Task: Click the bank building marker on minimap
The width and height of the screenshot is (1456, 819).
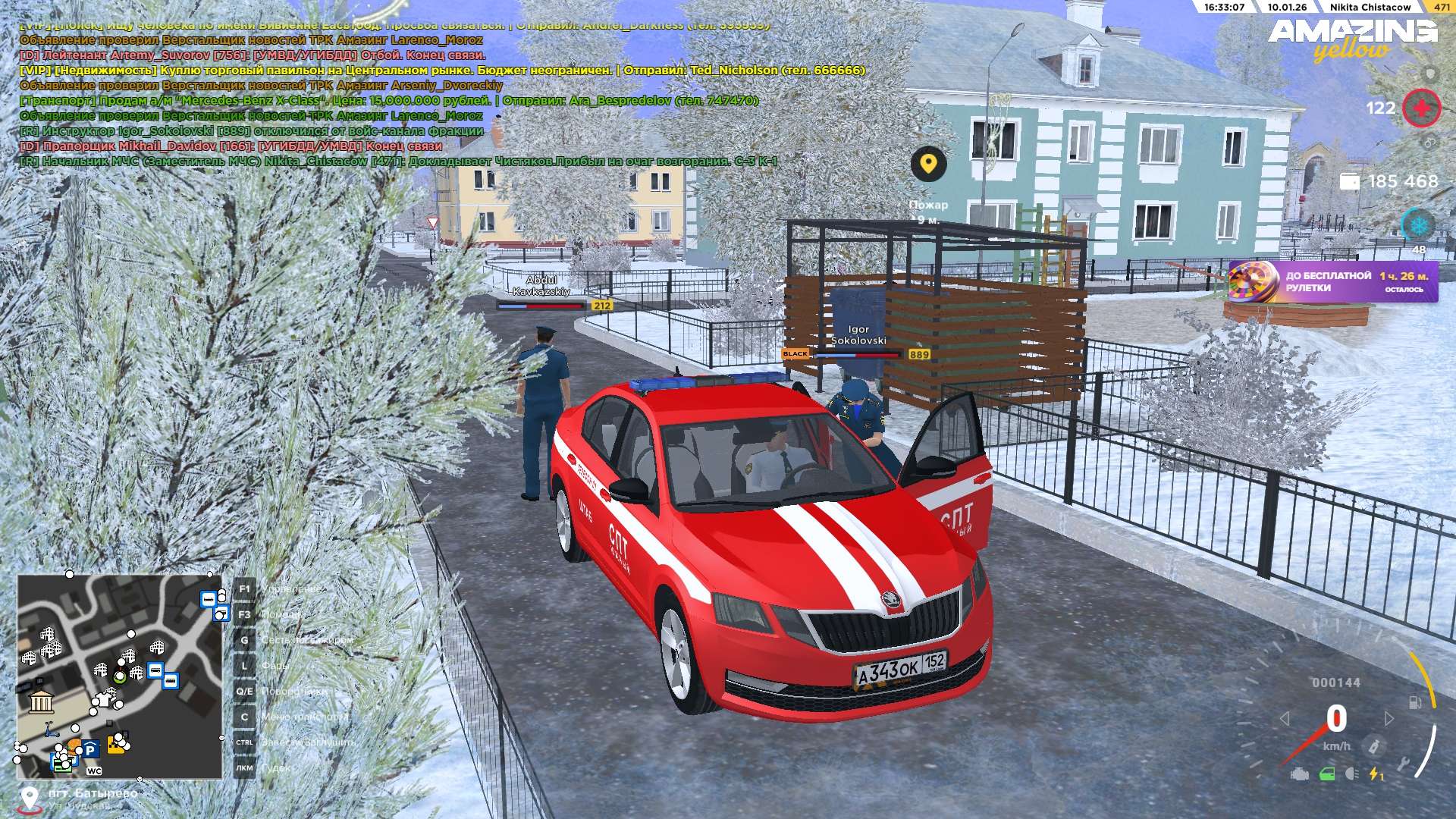Action: point(41,701)
